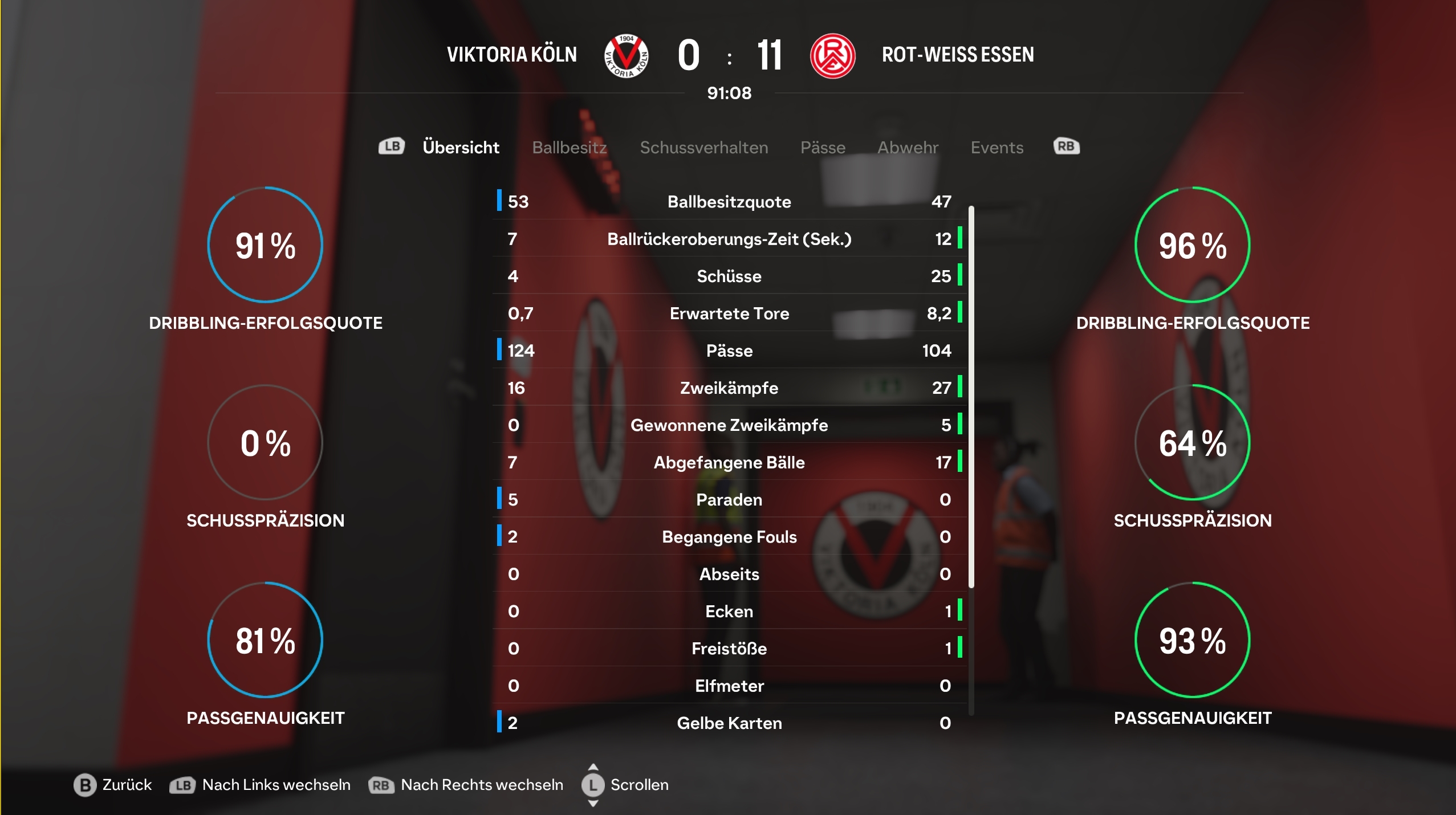
Task: Click the stats list scrollbar
Action: tap(971, 397)
